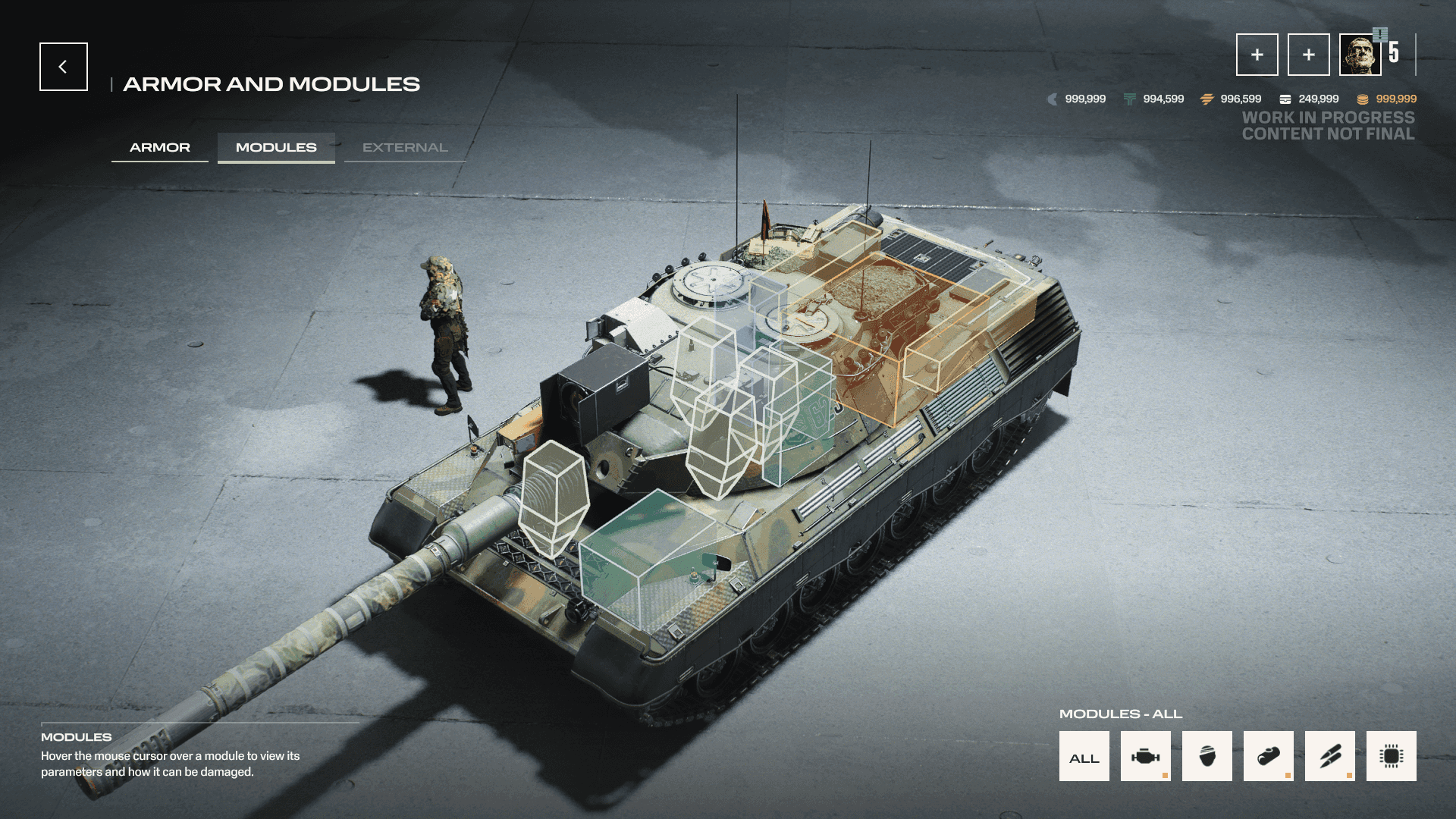1456x819 pixels.
Task: Show ammunition modules with the shells icon
Action: 1329,756
